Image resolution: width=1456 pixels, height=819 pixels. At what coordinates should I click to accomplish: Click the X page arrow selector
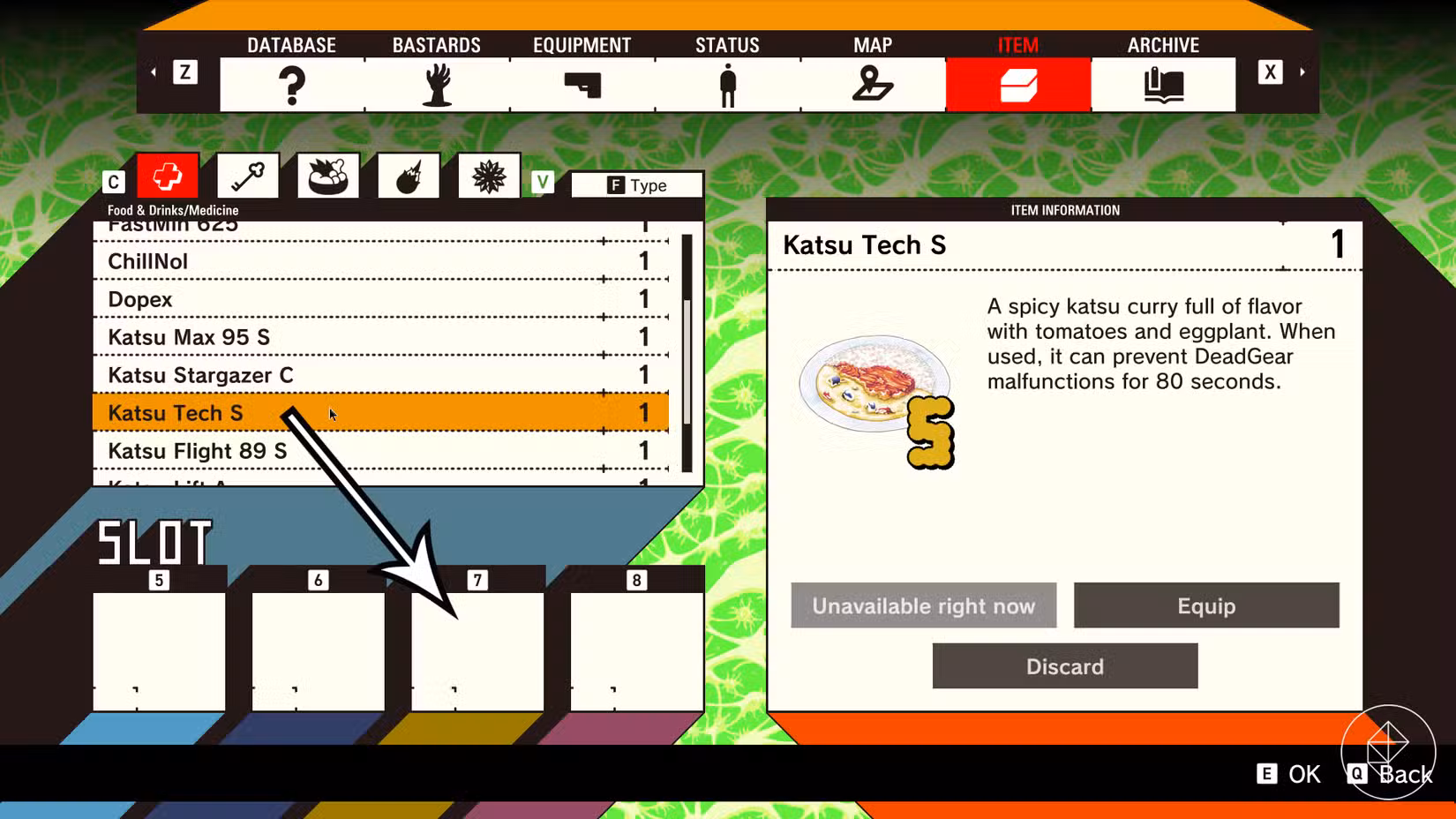click(1269, 72)
